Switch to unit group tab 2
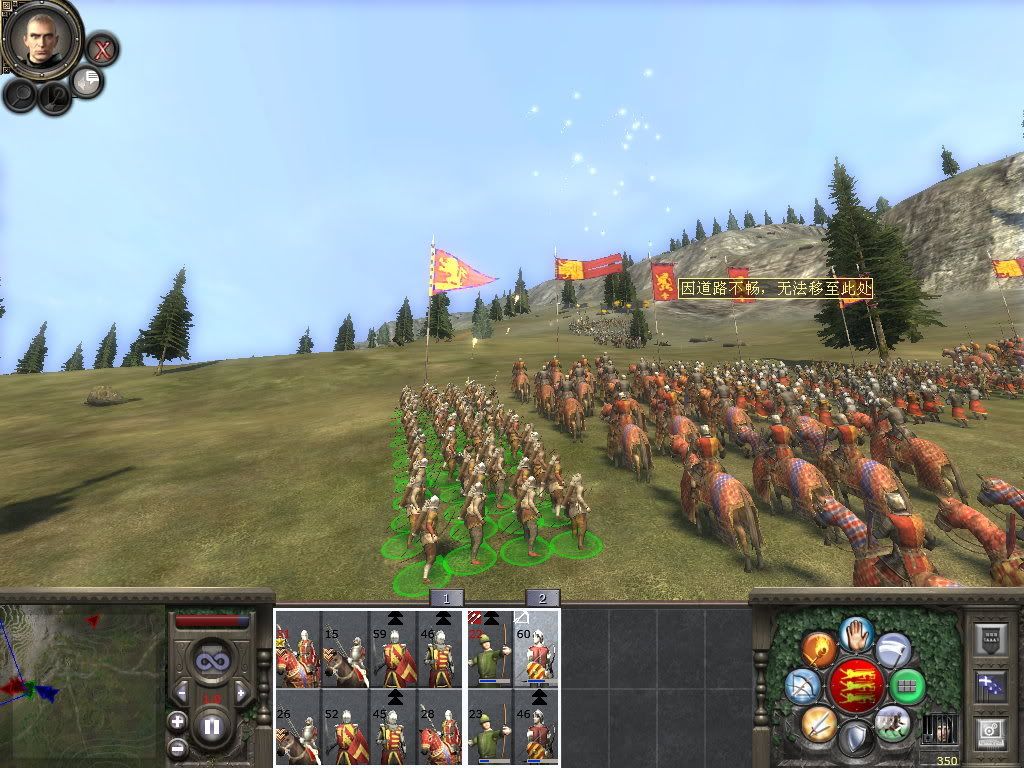1024x768 pixels. click(542, 598)
